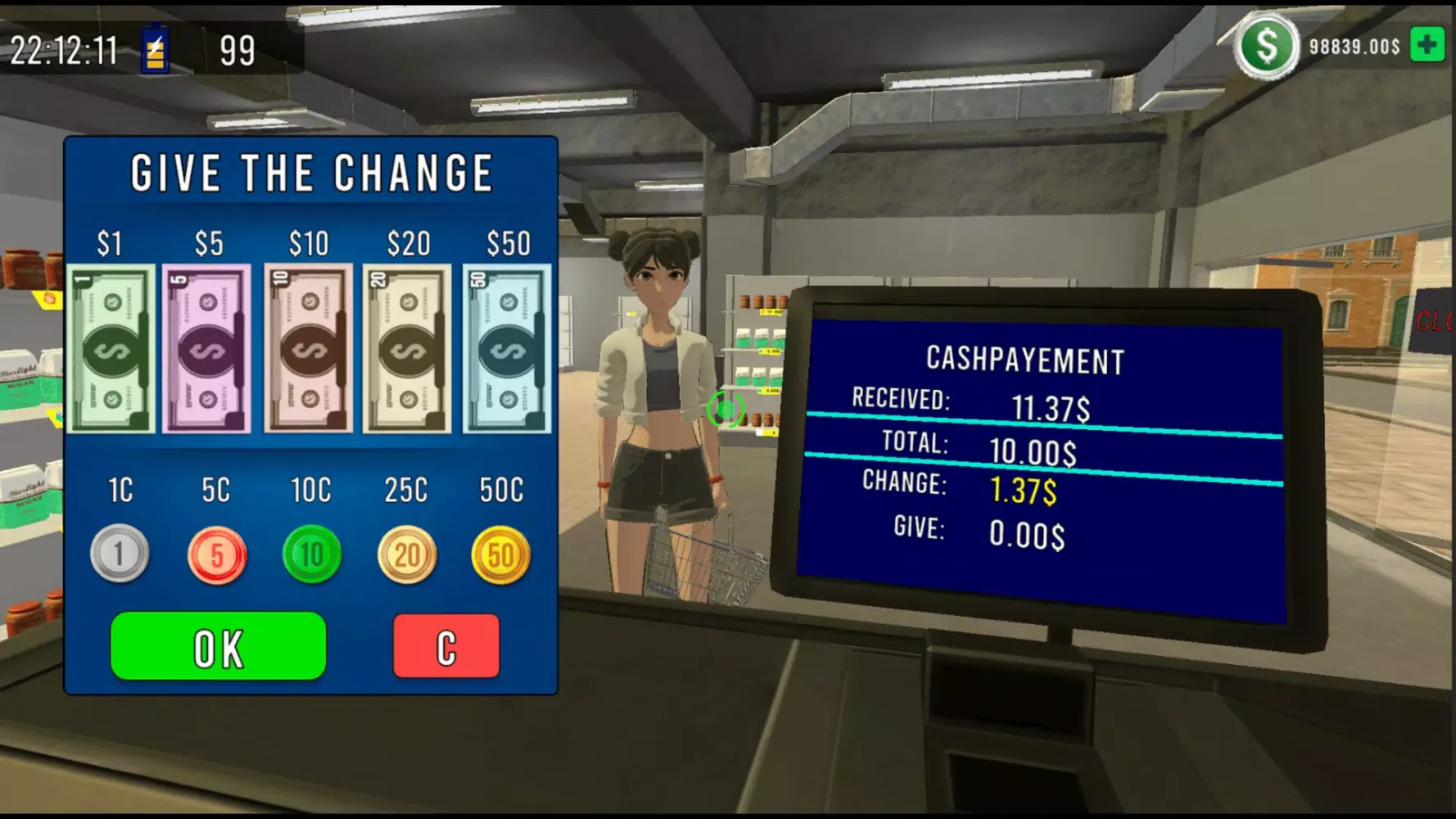Confirm change with the OK button

[219, 646]
